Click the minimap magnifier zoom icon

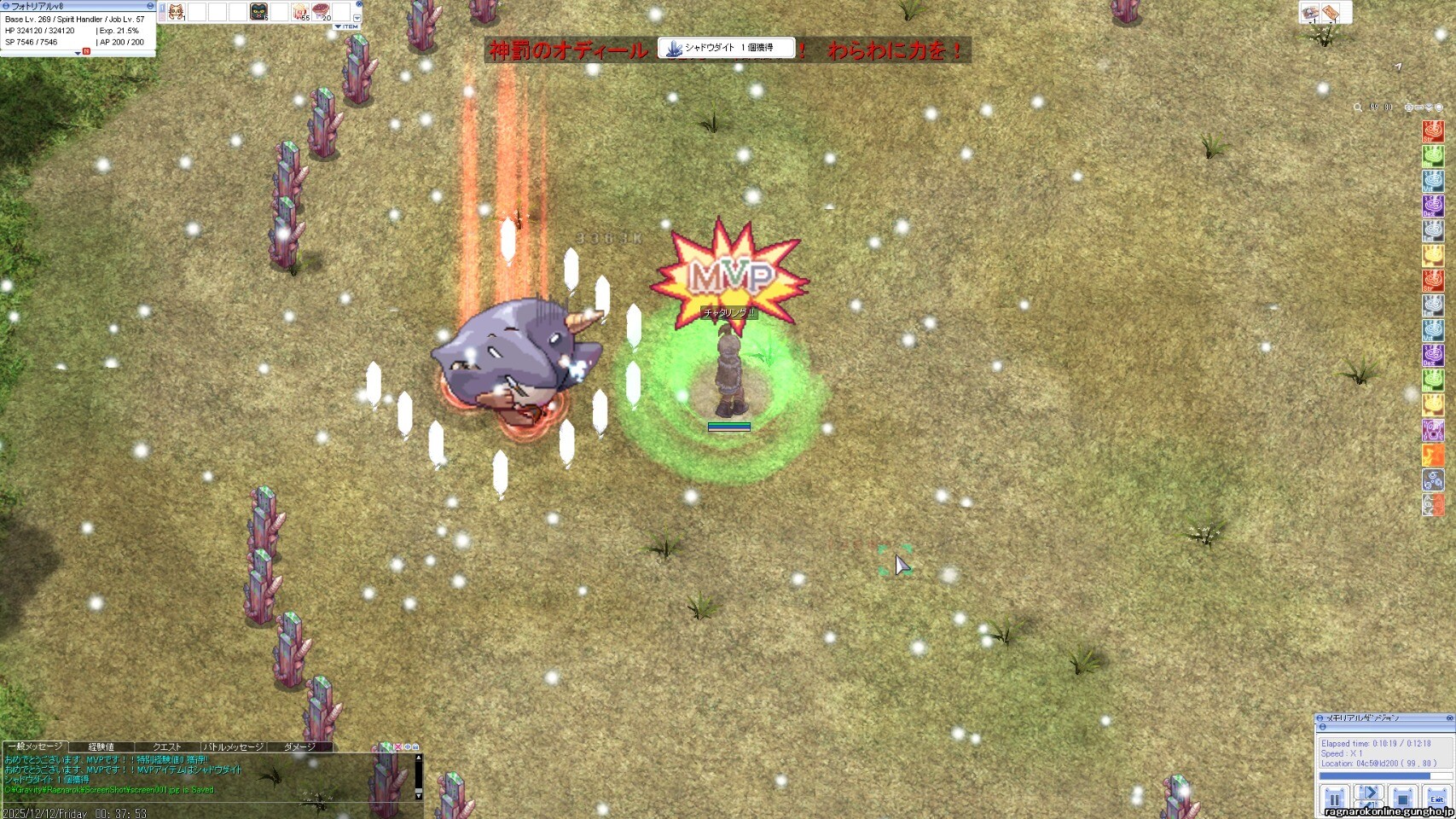click(x=1357, y=107)
